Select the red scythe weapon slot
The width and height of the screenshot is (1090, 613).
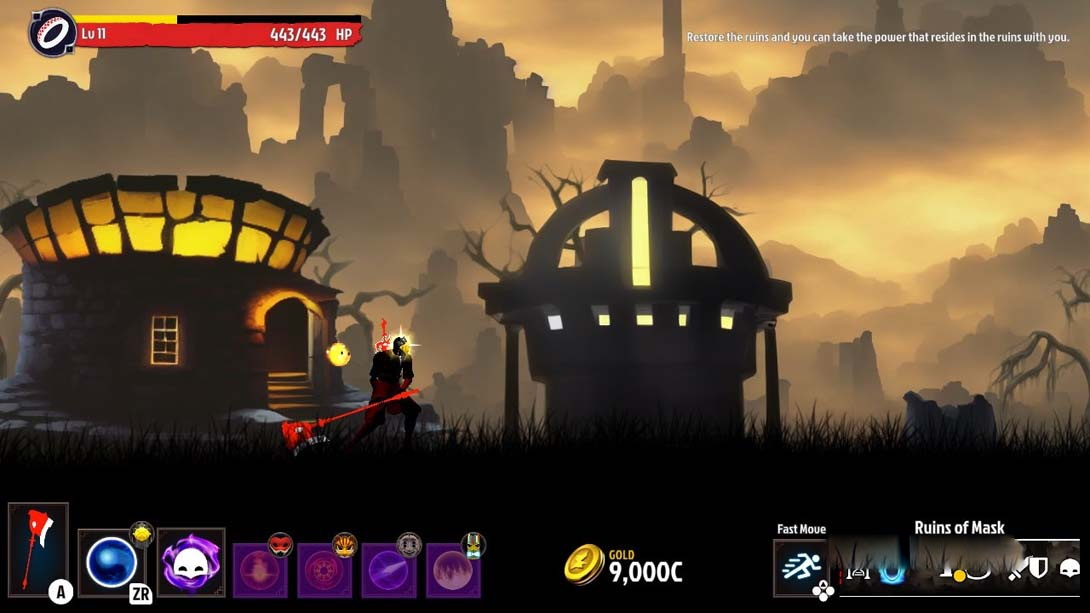(x=38, y=549)
